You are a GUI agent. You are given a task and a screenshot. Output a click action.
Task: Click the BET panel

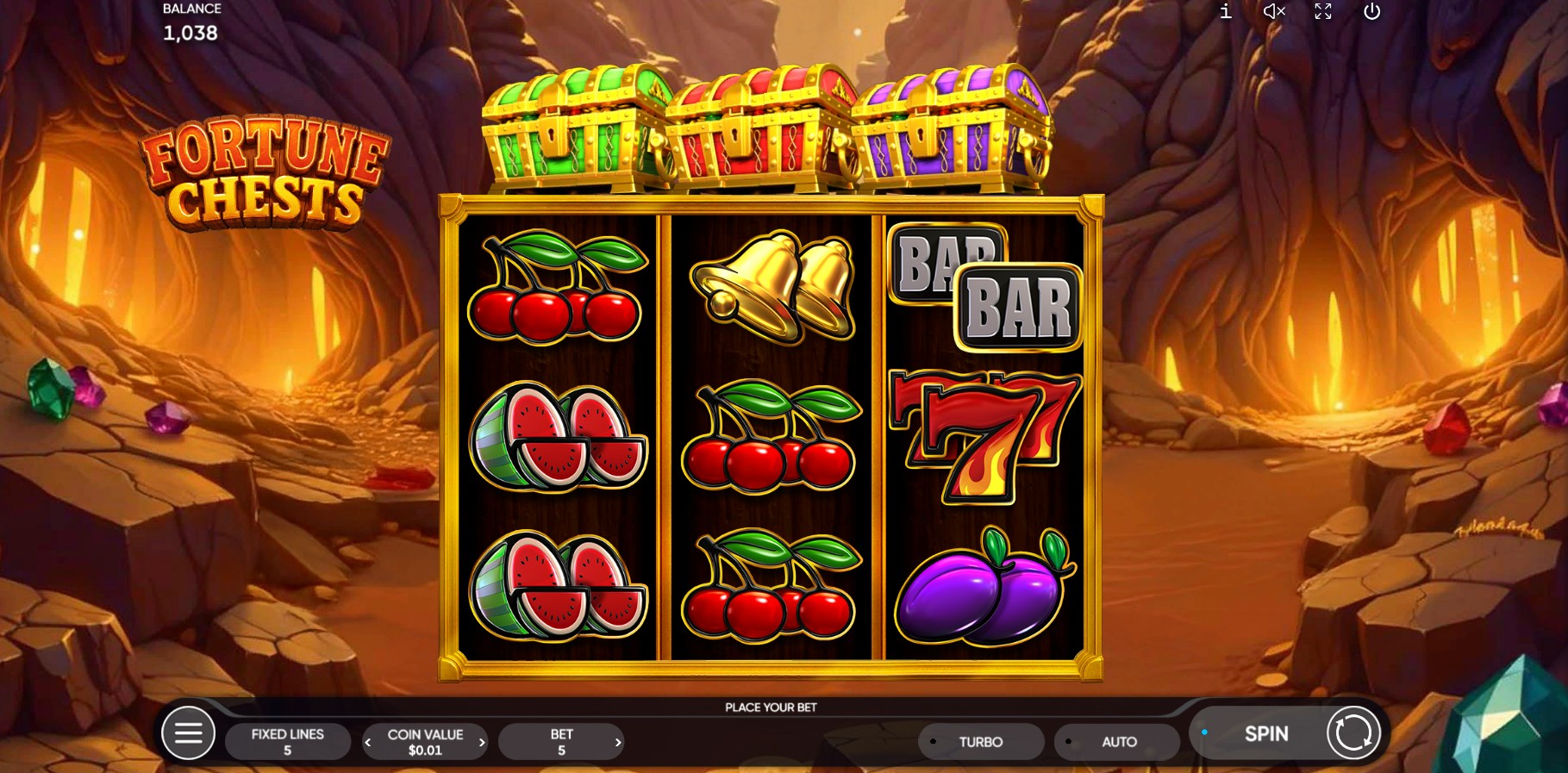coord(561,740)
